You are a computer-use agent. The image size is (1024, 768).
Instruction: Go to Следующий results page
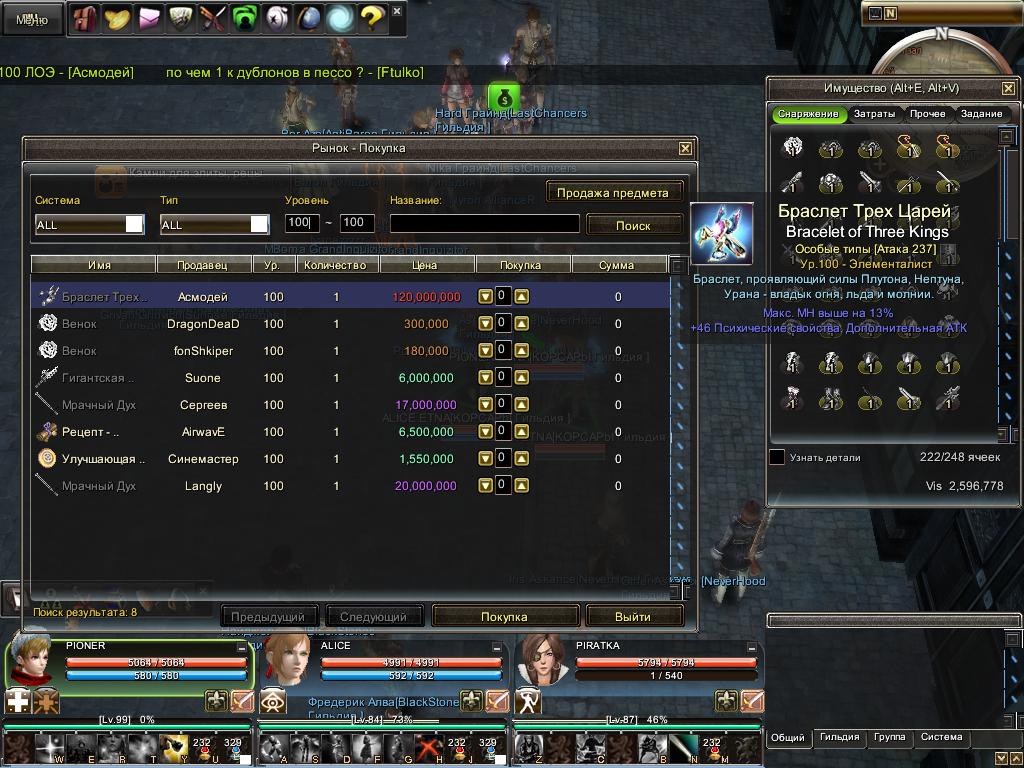coord(373,616)
